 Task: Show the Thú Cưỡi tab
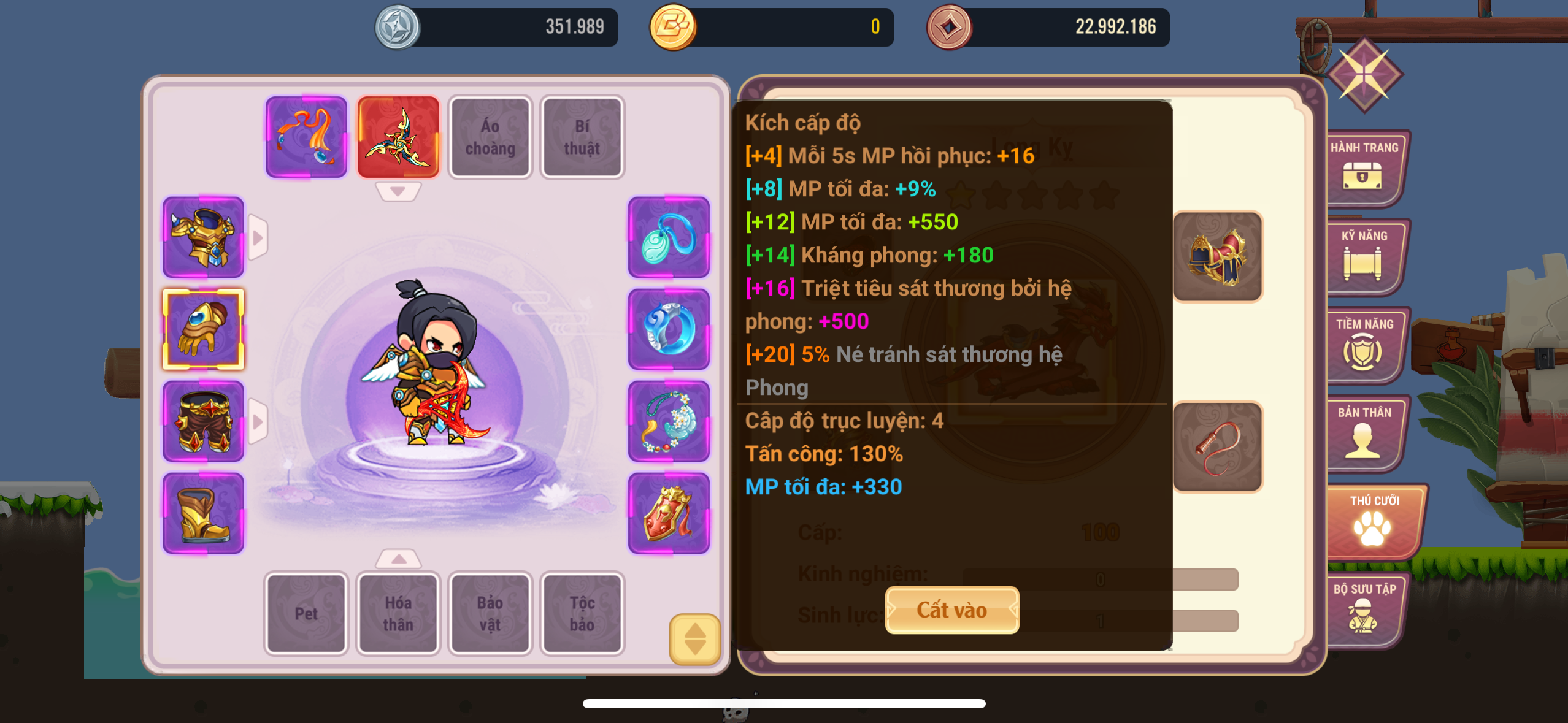coord(1374,521)
